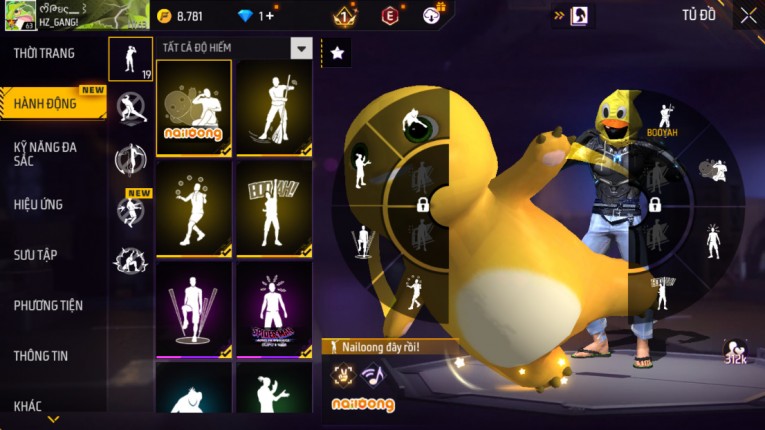The height and width of the screenshot is (430, 765).
Task: Open the Tất Cả Độ Hiếm rarity dropdown
Action: pyautogui.click(x=301, y=48)
